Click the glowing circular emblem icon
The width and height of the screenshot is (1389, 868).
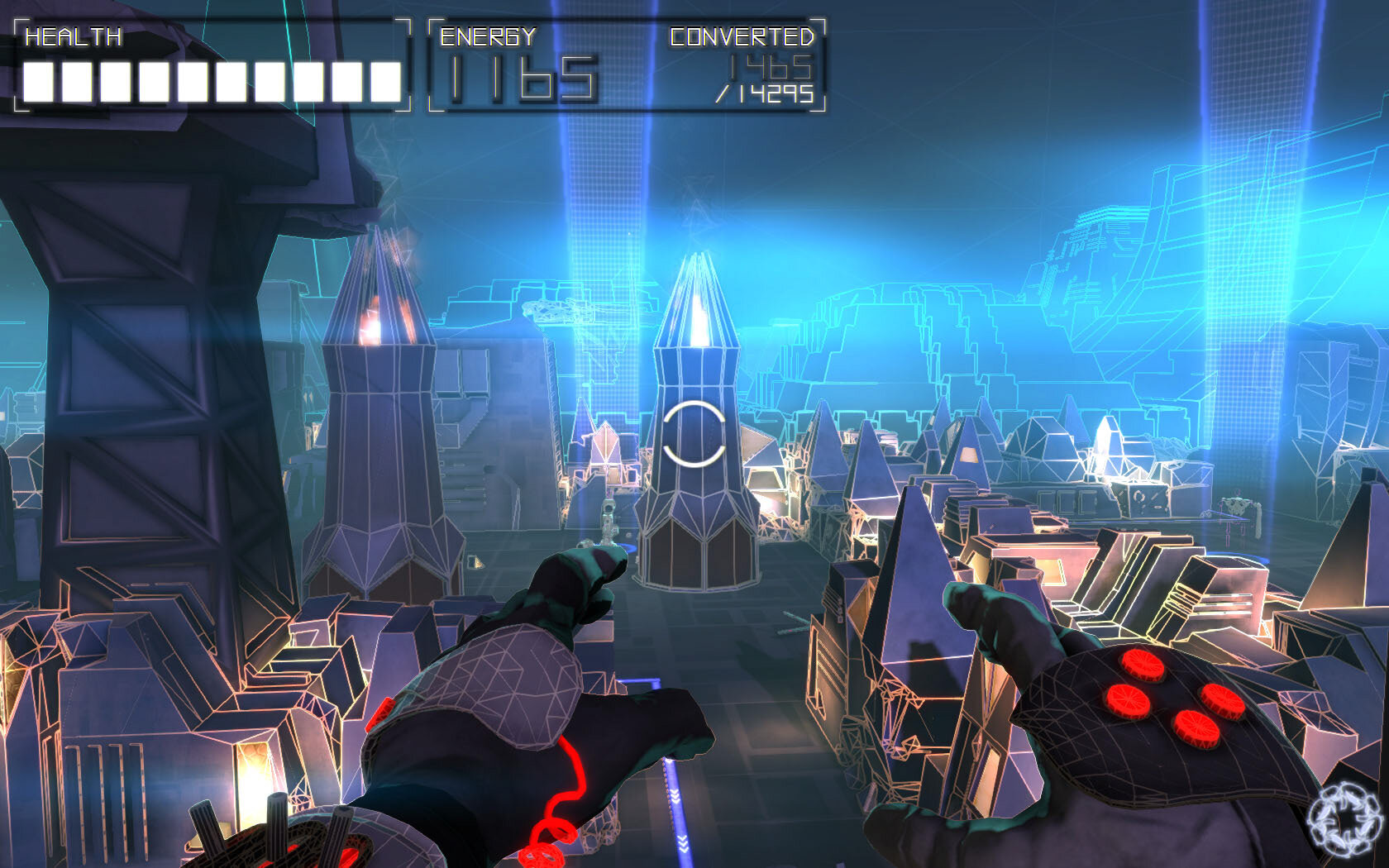pyautogui.click(x=1346, y=820)
